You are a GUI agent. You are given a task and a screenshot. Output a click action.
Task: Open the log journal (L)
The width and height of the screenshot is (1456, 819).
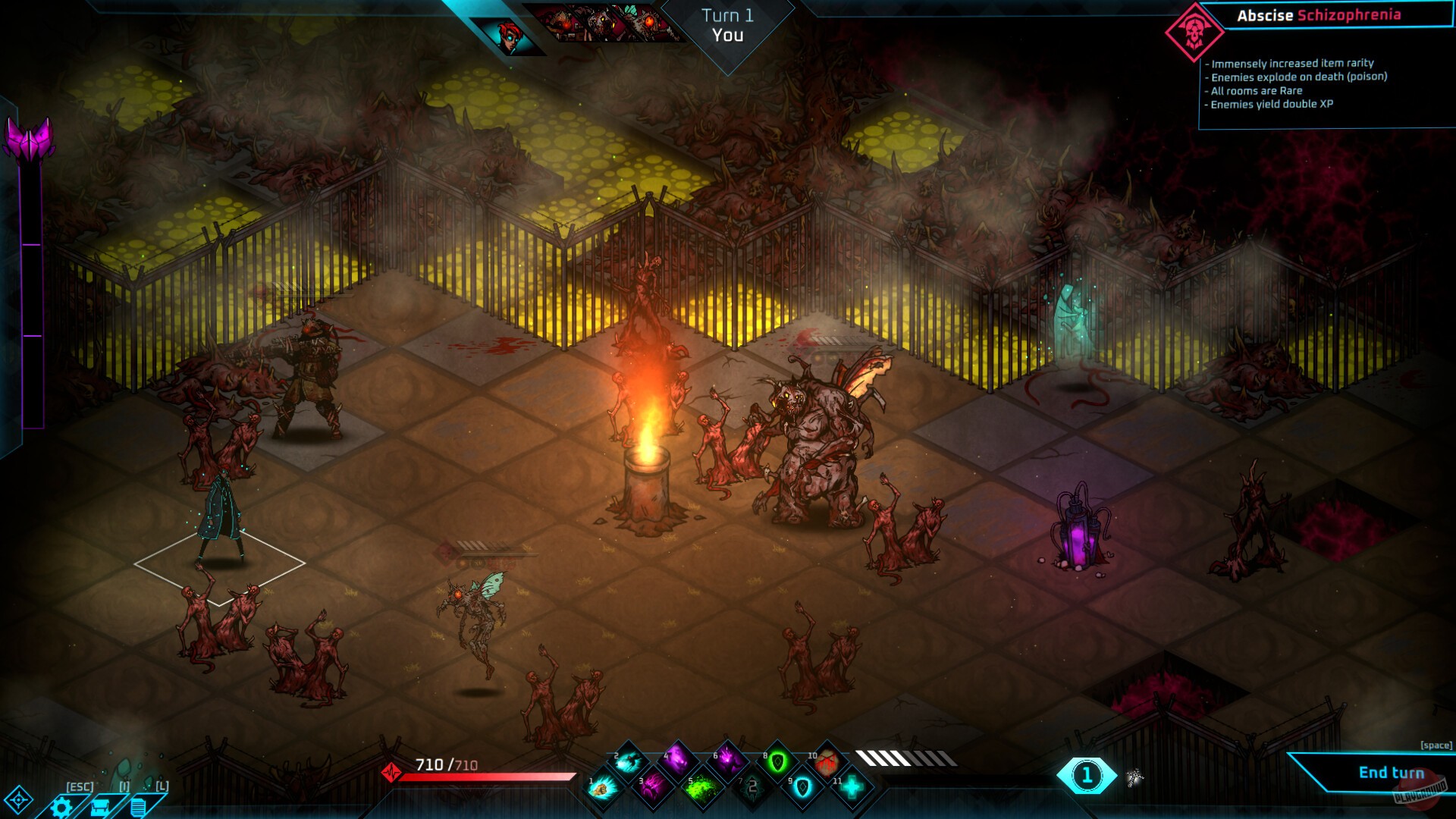(x=137, y=805)
